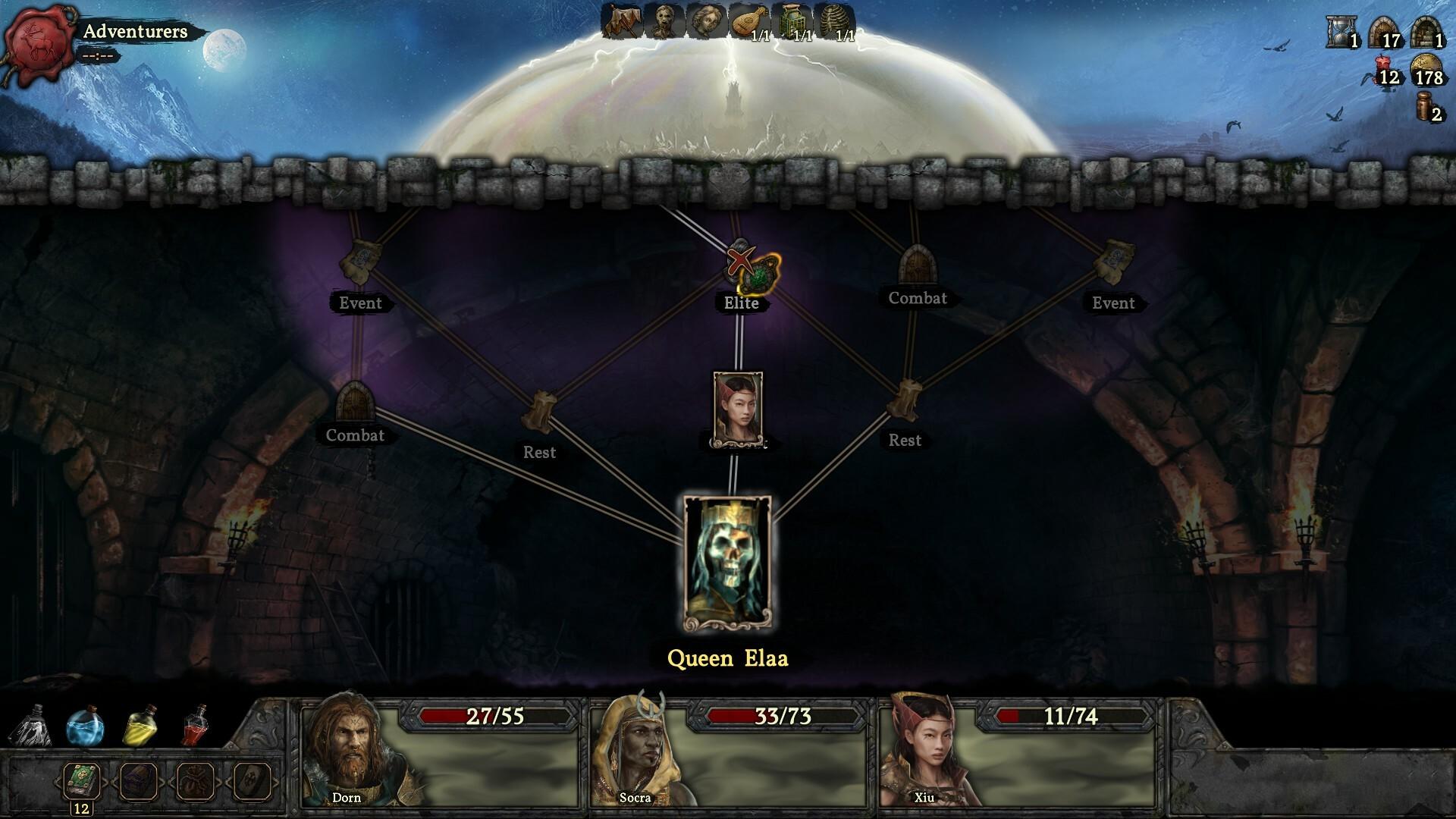This screenshot has height=819, width=1456.
Task: Open the purple chest slot
Action: click(x=139, y=781)
